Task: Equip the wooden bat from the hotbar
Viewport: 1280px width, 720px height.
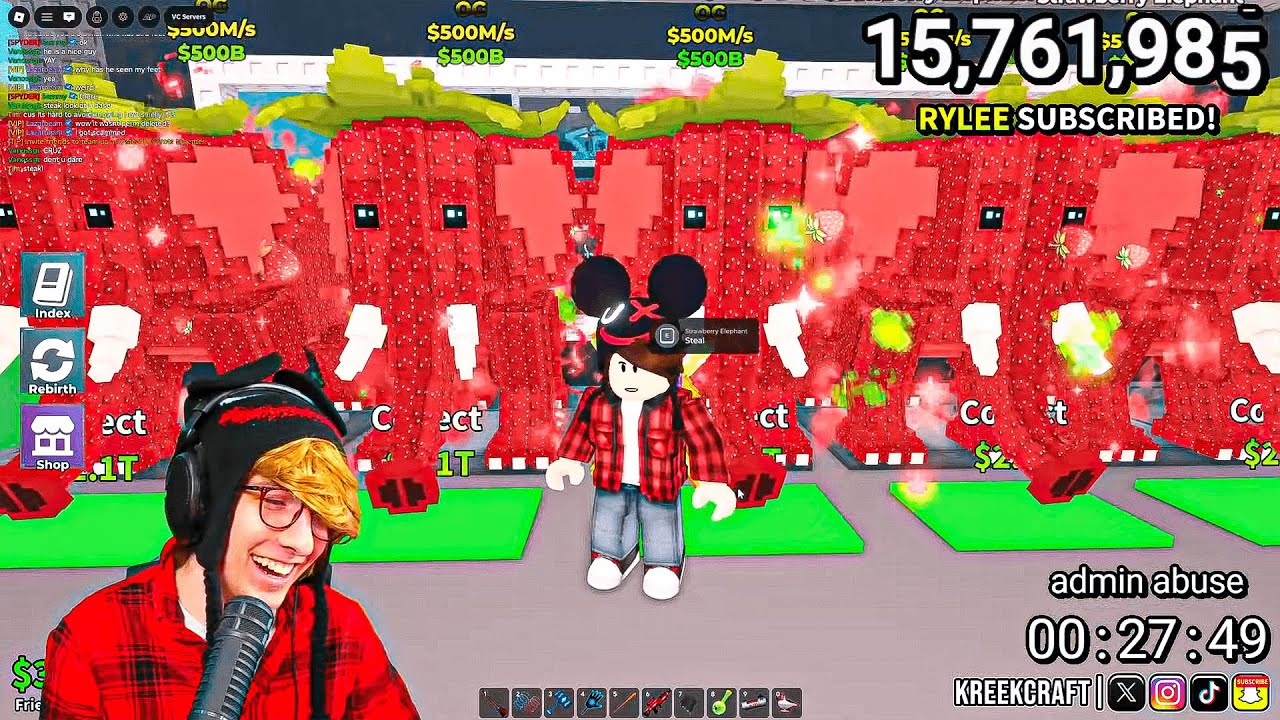Action: [624, 703]
